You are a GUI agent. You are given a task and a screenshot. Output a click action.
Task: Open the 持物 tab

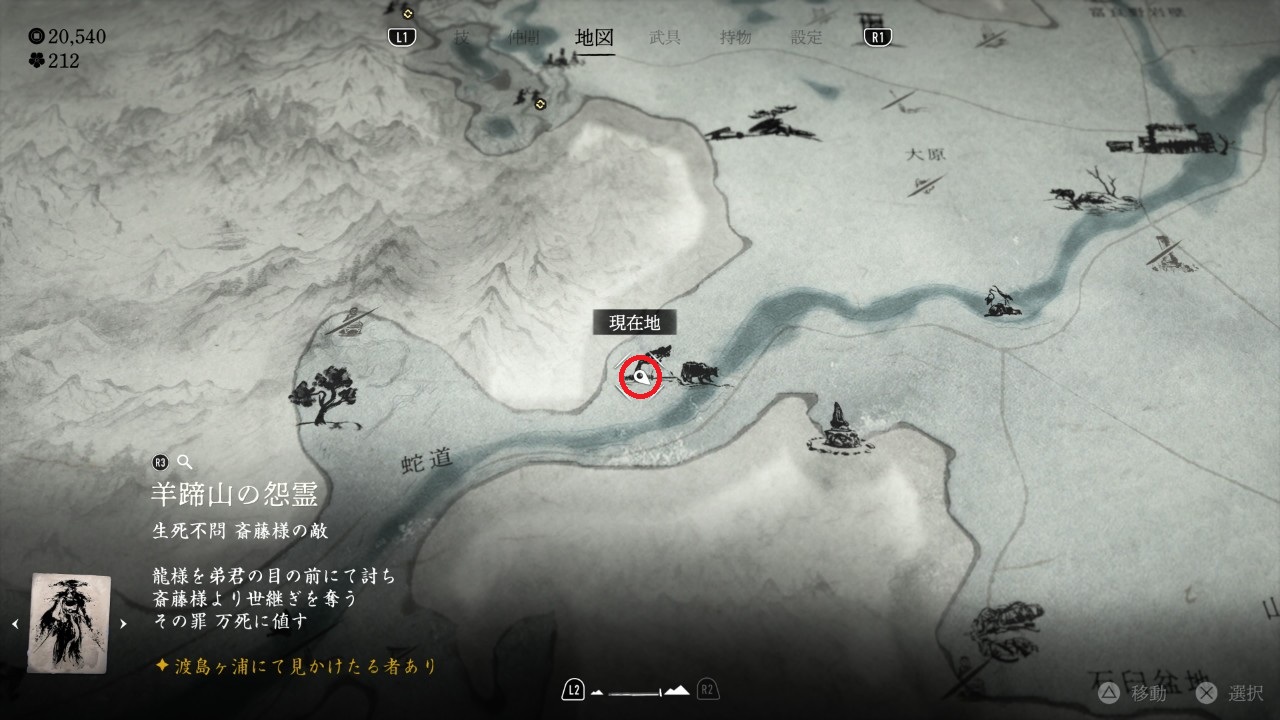coord(735,38)
